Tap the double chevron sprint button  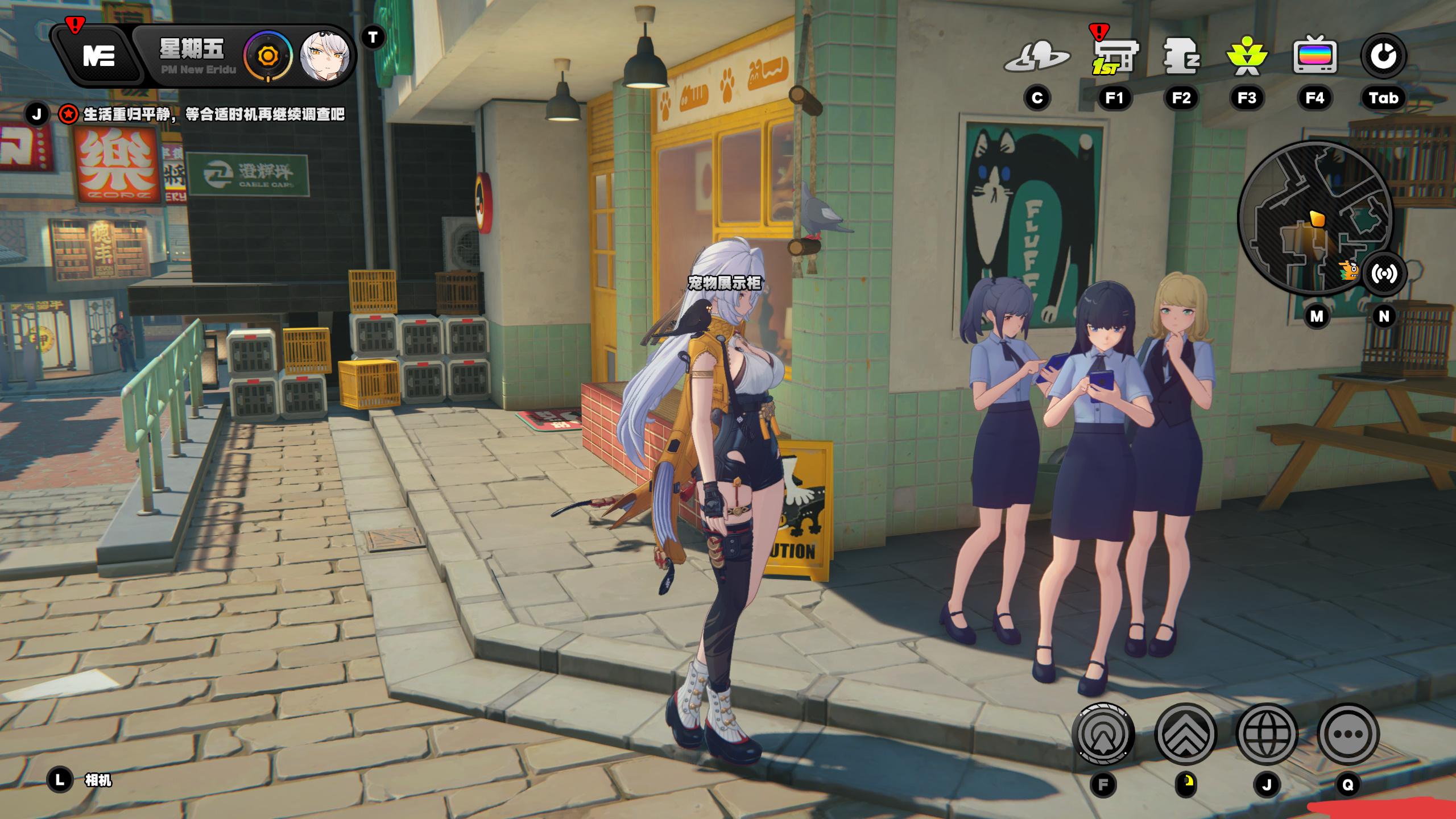point(1185,734)
